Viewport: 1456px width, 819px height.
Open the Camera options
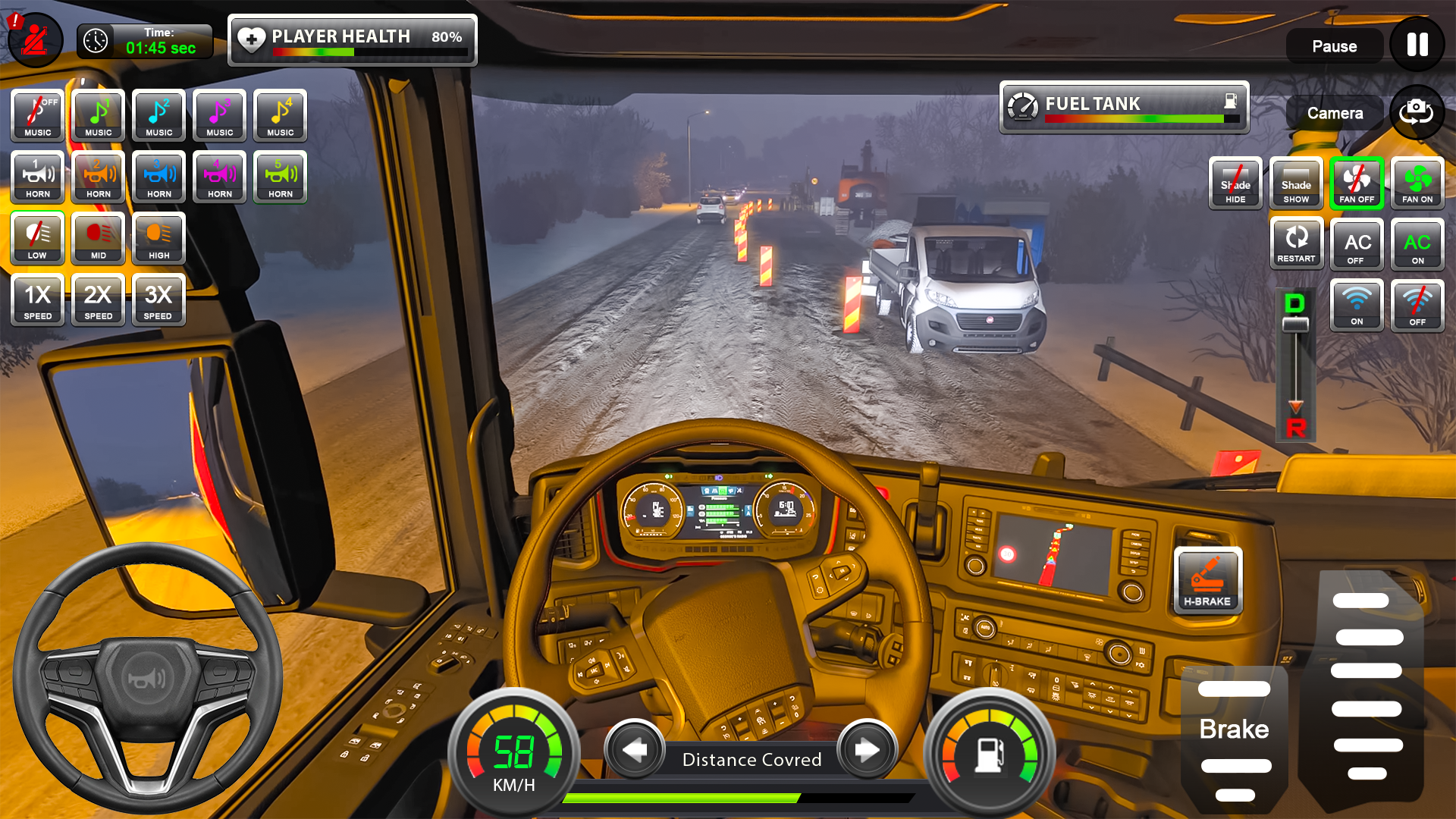1334,112
